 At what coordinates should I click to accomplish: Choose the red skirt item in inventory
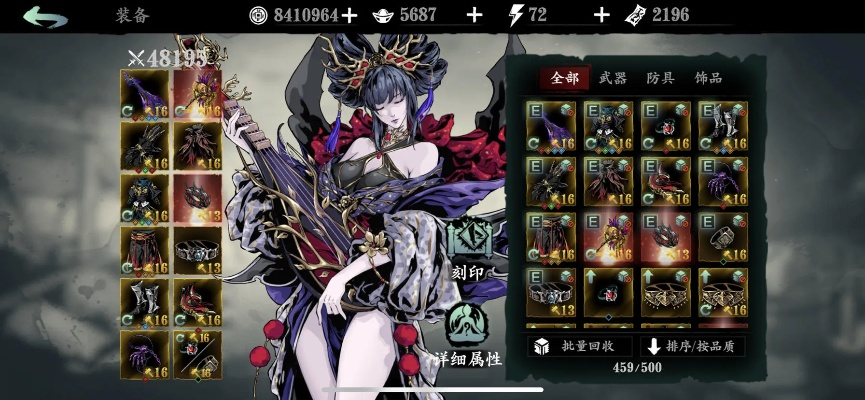tap(550, 236)
